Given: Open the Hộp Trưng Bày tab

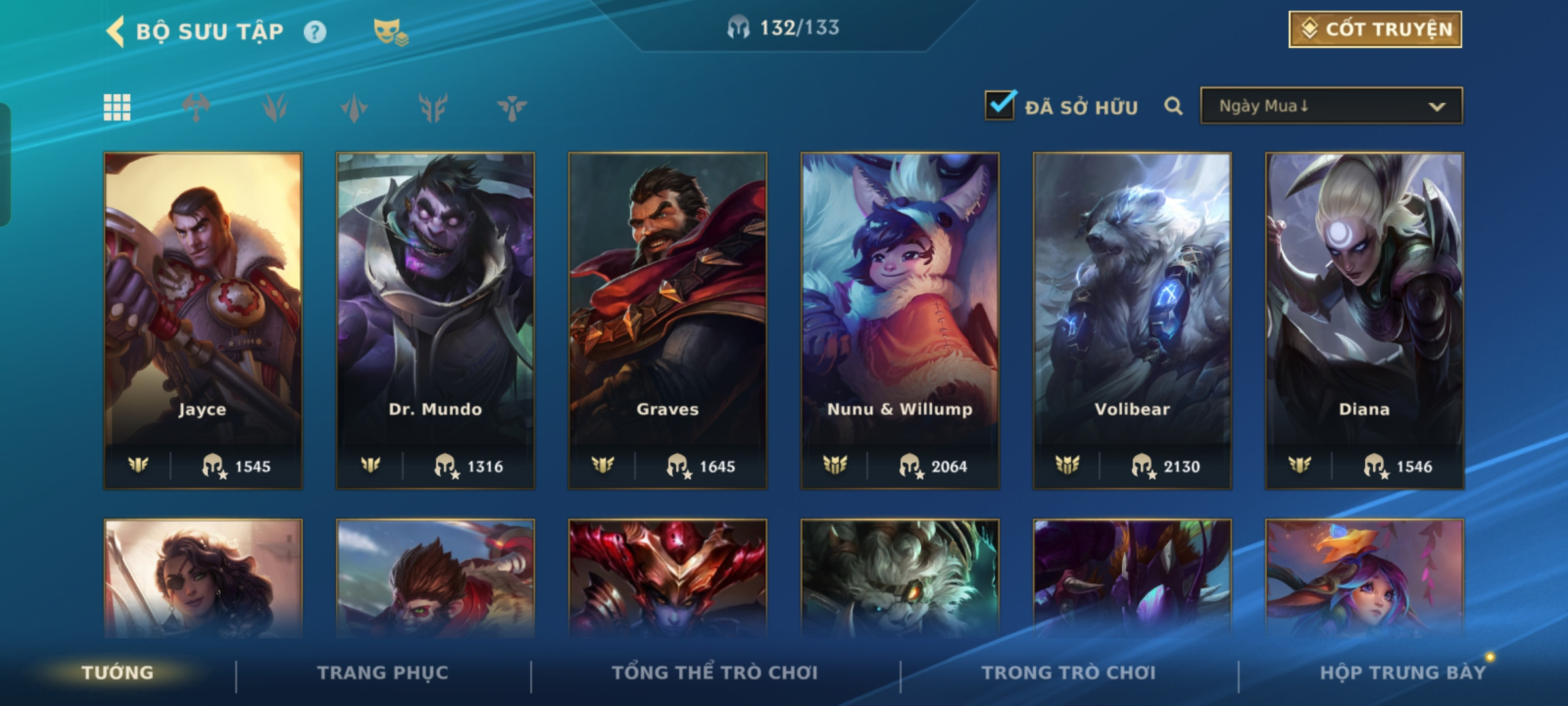Looking at the screenshot, I should point(1402,673).
